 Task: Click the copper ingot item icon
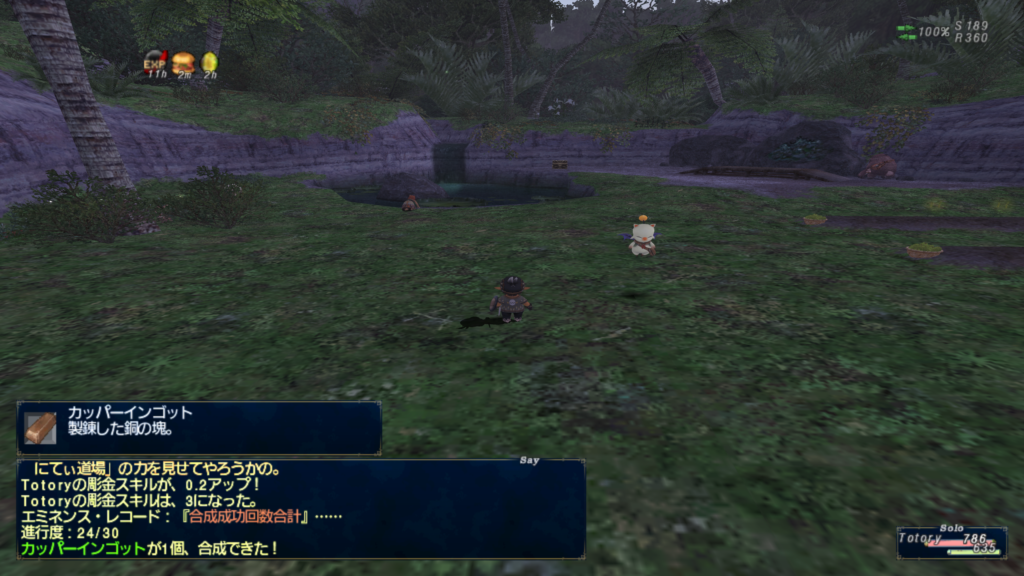tap(41, 427)
